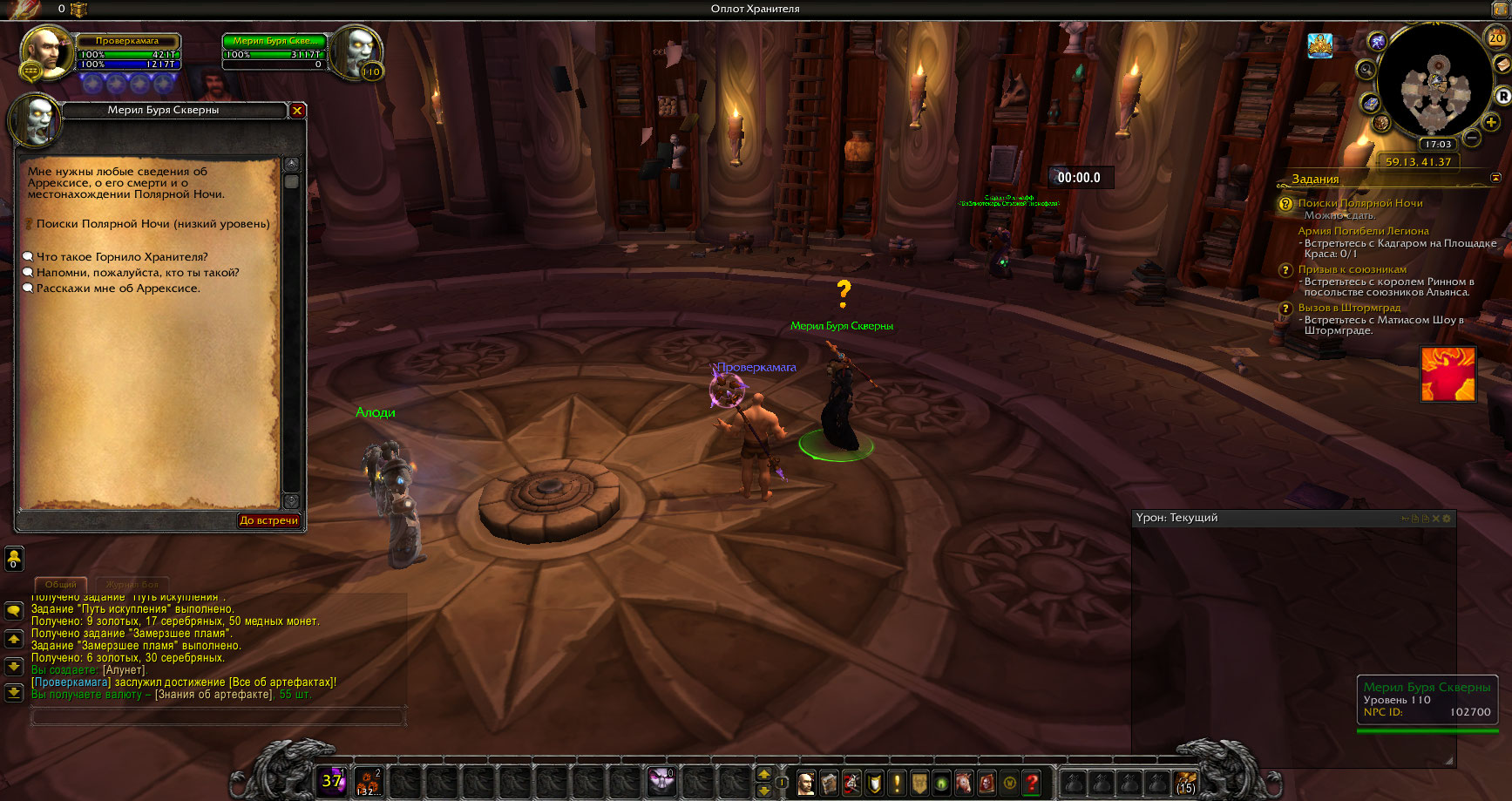Switch to the 'Журнал боя' chat tab

[x=132, y=584]
